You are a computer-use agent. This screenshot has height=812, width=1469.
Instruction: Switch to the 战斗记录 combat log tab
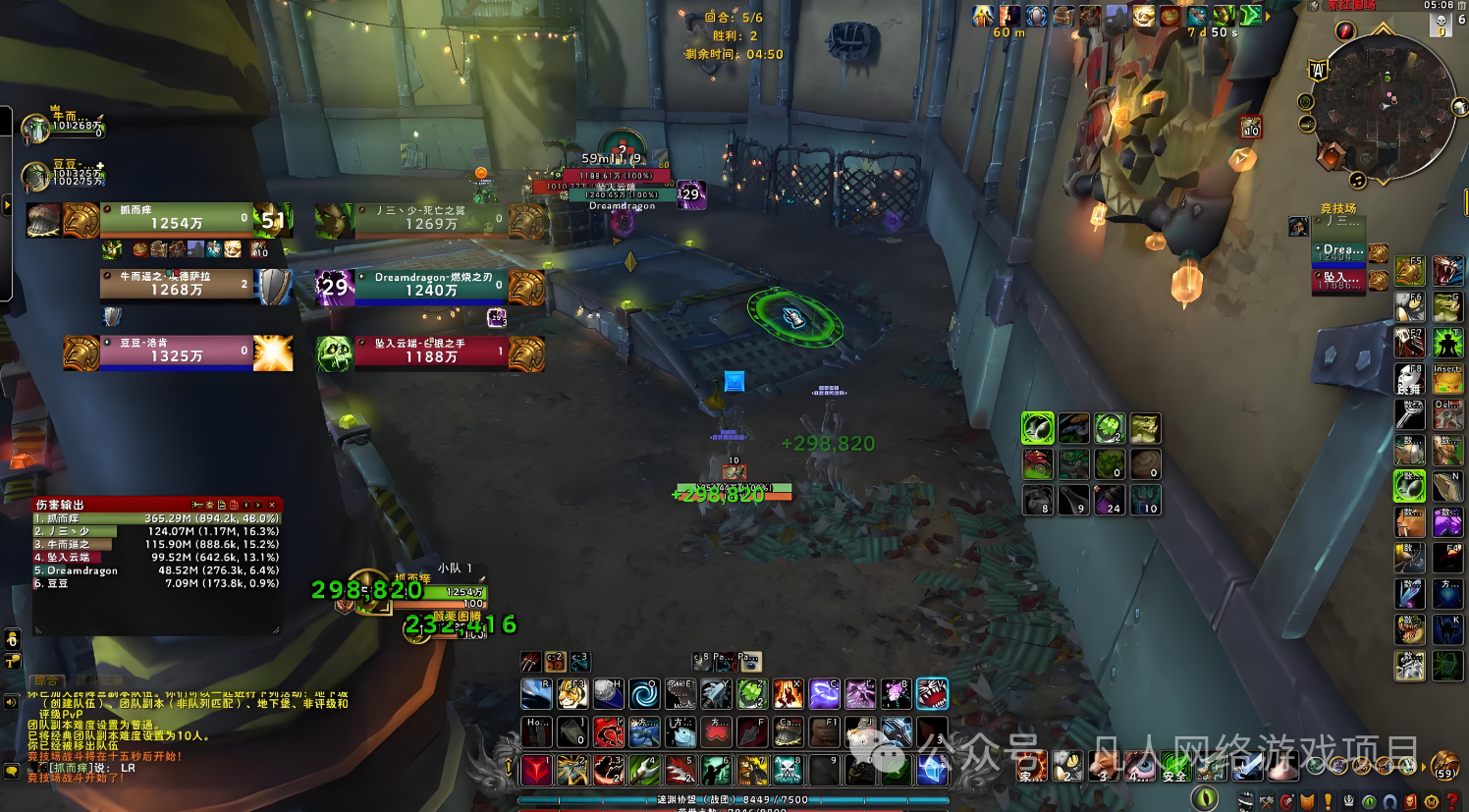click(98, 680)
